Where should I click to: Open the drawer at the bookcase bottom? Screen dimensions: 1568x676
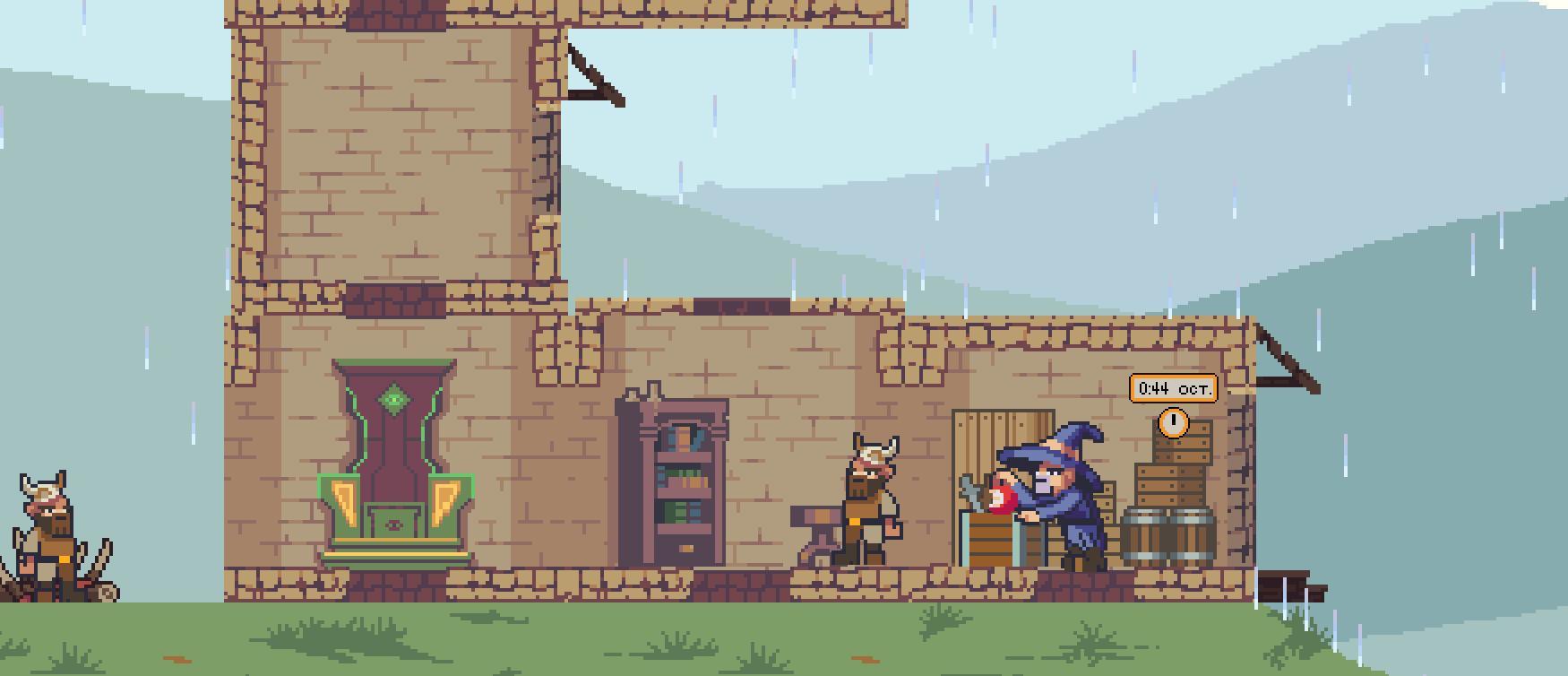coord(685,547)
